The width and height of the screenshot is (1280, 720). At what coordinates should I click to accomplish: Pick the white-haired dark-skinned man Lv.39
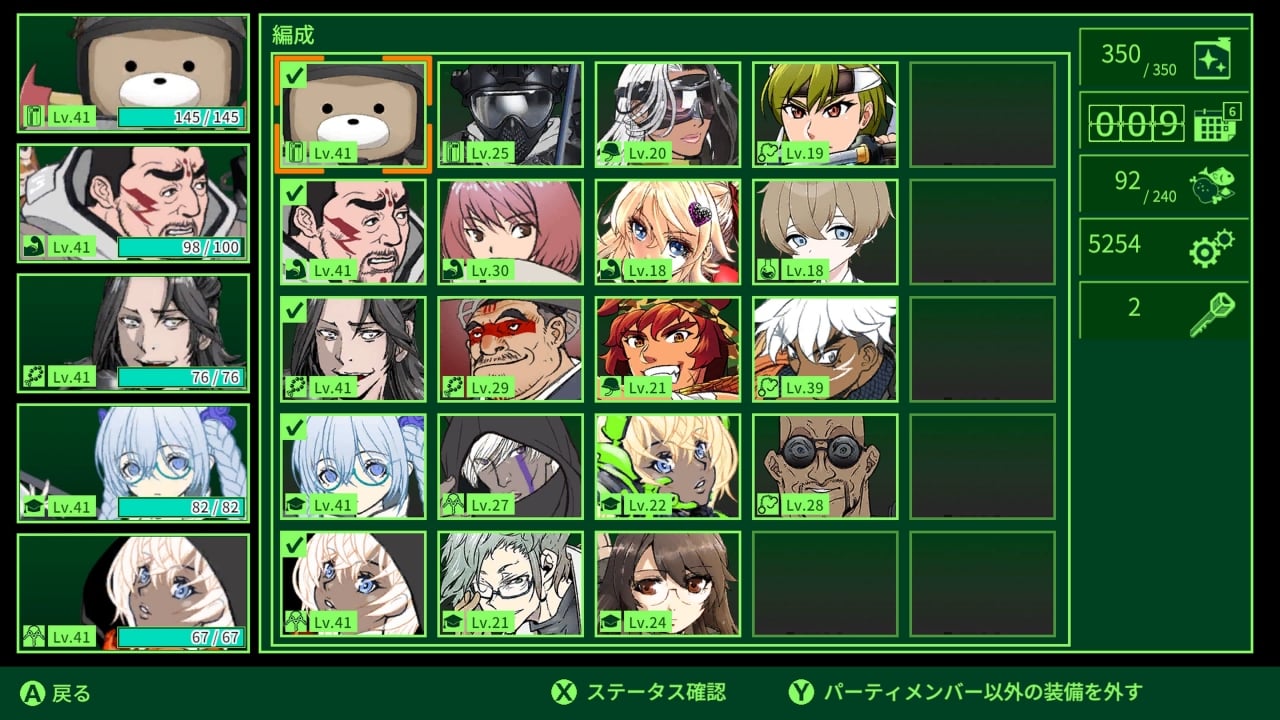pyautogui.click(x=825, y=349)
